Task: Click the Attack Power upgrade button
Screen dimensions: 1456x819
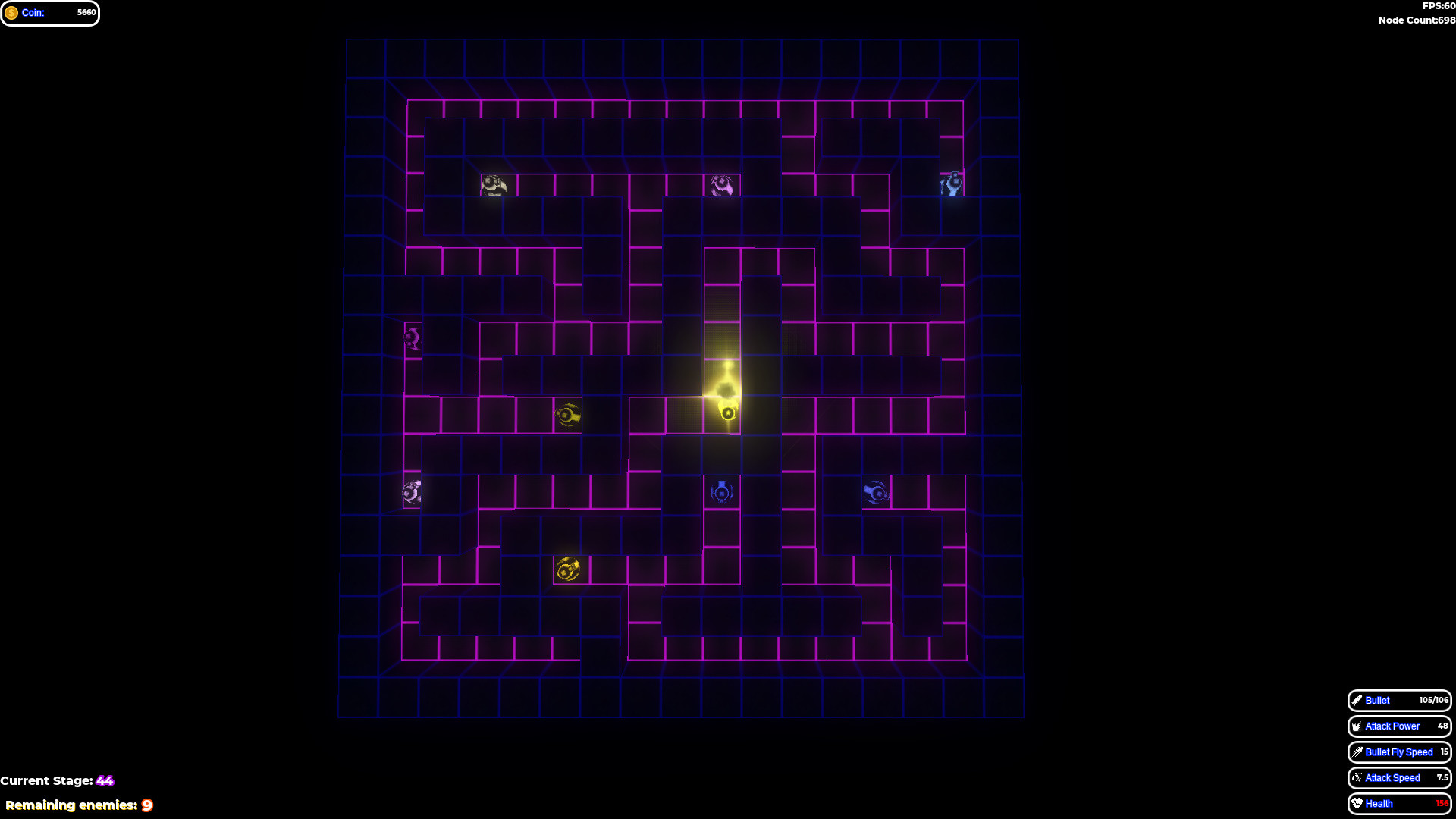Action: 1399,726
